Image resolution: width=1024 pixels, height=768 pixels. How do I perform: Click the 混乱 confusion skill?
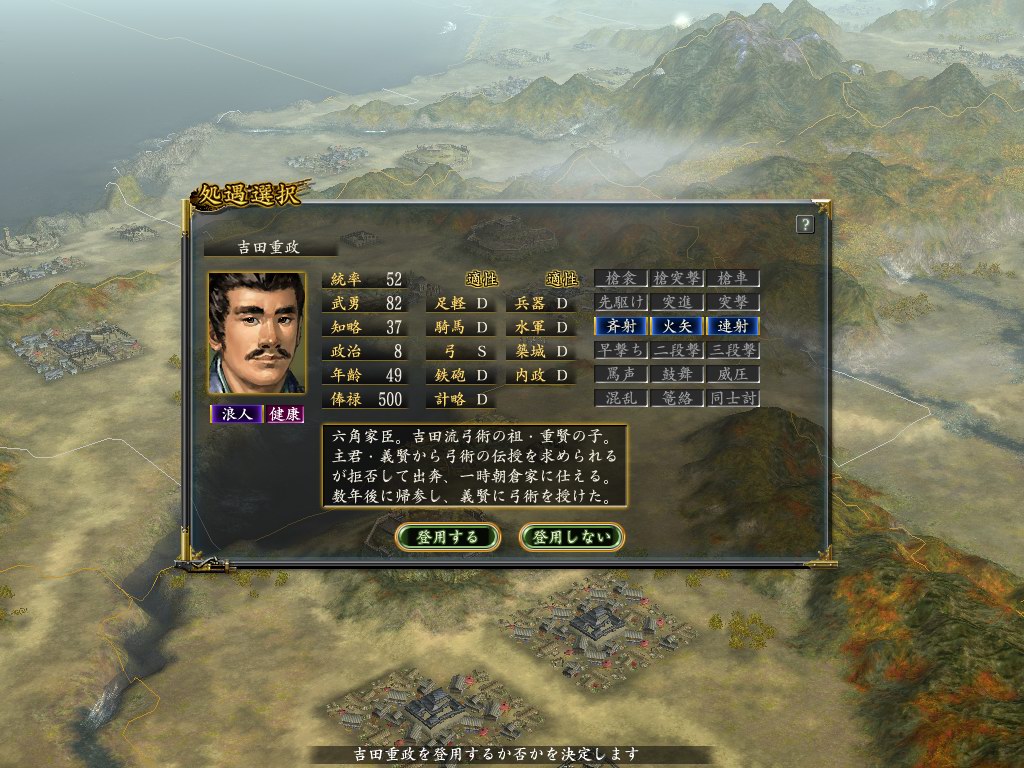pos(620,398)
